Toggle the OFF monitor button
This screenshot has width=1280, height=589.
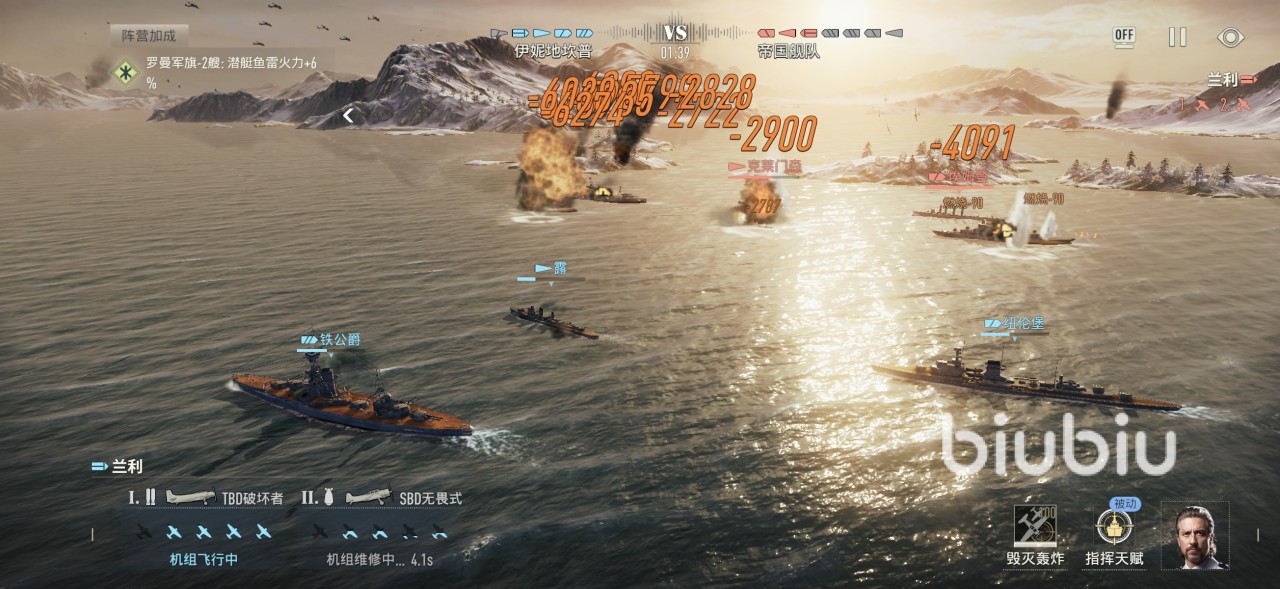[x=1124, y=37]
